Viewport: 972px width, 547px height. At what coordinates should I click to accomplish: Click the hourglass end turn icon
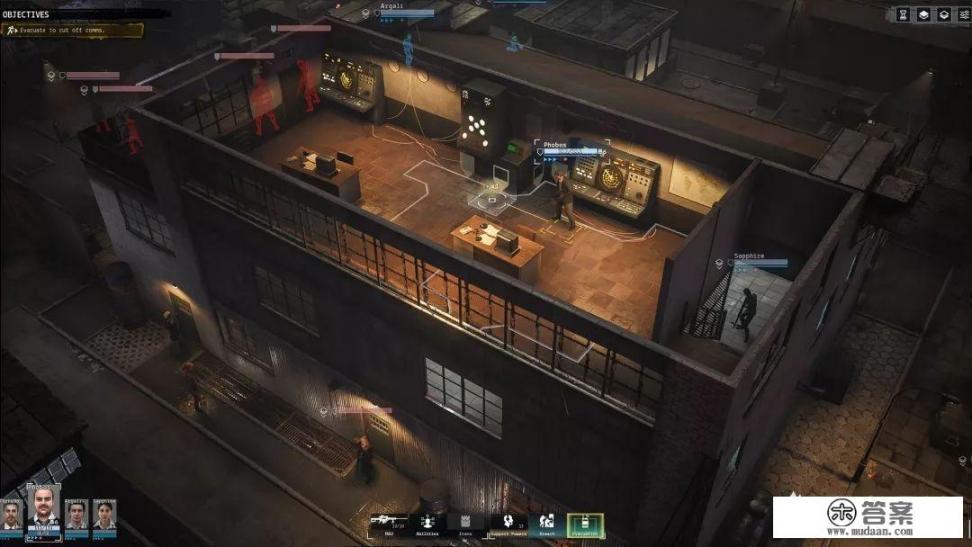click(903, 15)
